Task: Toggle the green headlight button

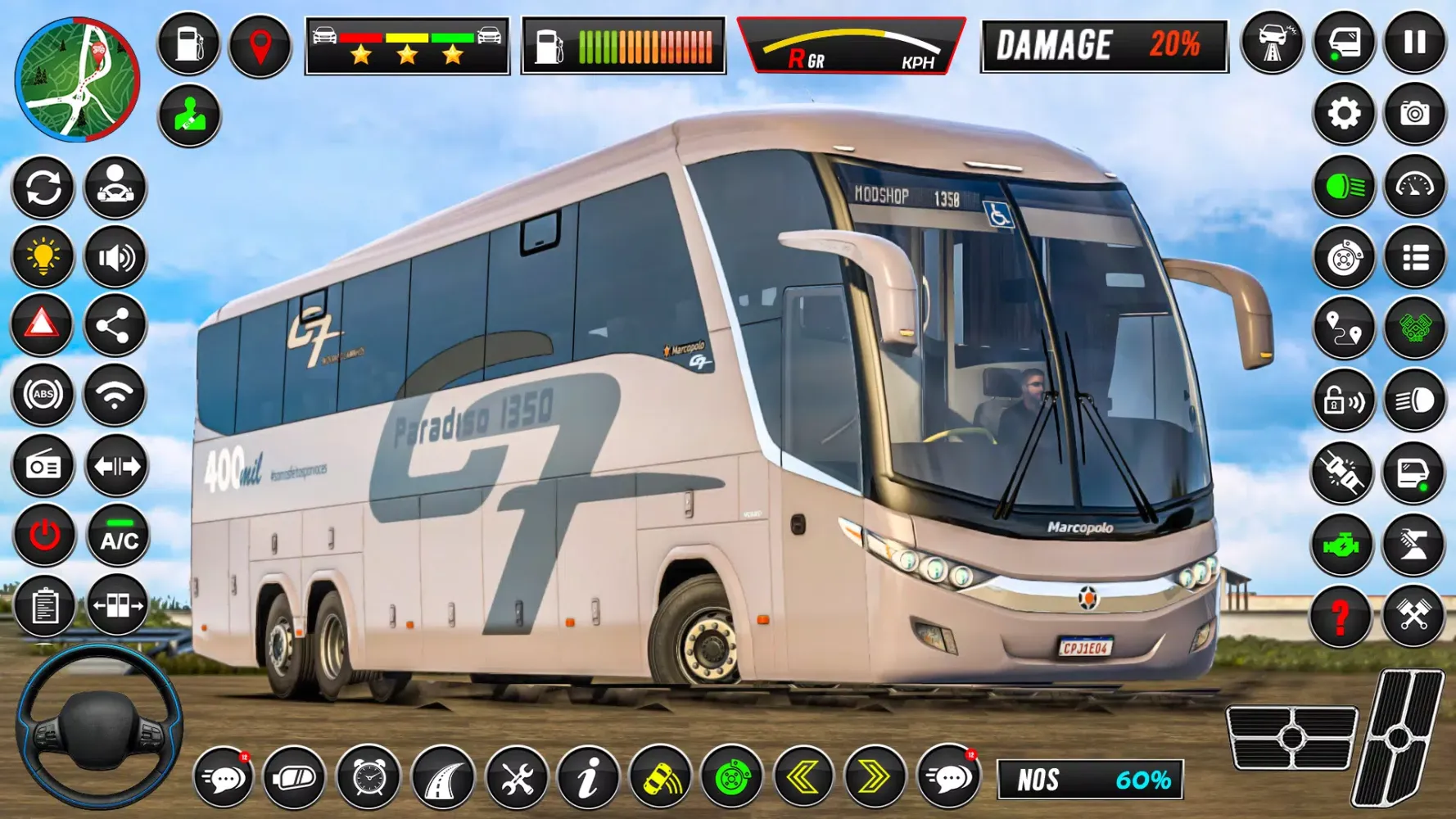Action: [x=1343, y=187]
